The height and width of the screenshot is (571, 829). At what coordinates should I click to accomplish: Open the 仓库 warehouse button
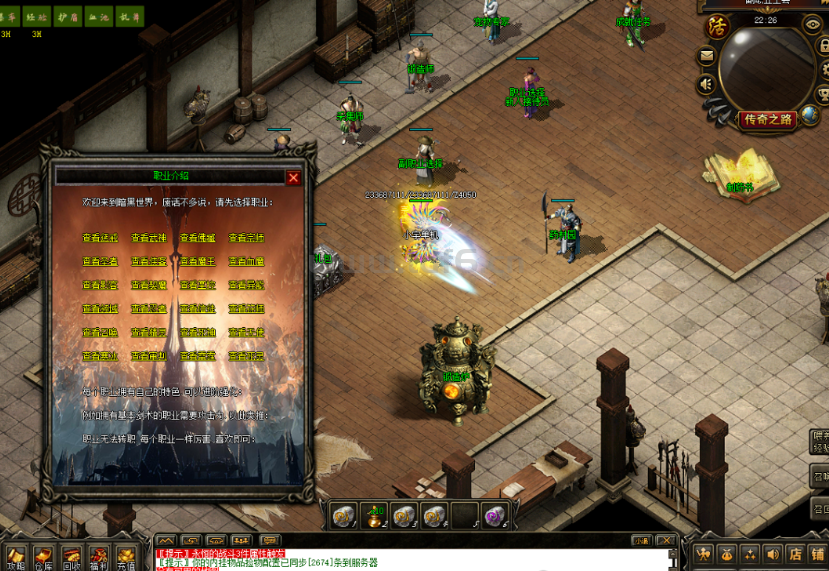point(43,556)
